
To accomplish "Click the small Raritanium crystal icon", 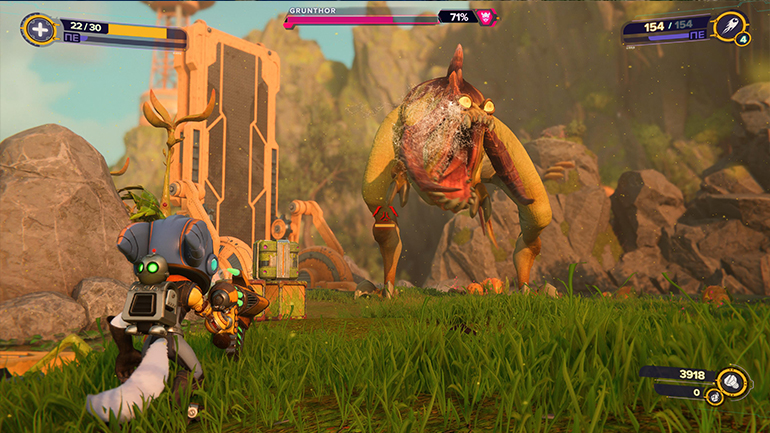I will (712, 396).
